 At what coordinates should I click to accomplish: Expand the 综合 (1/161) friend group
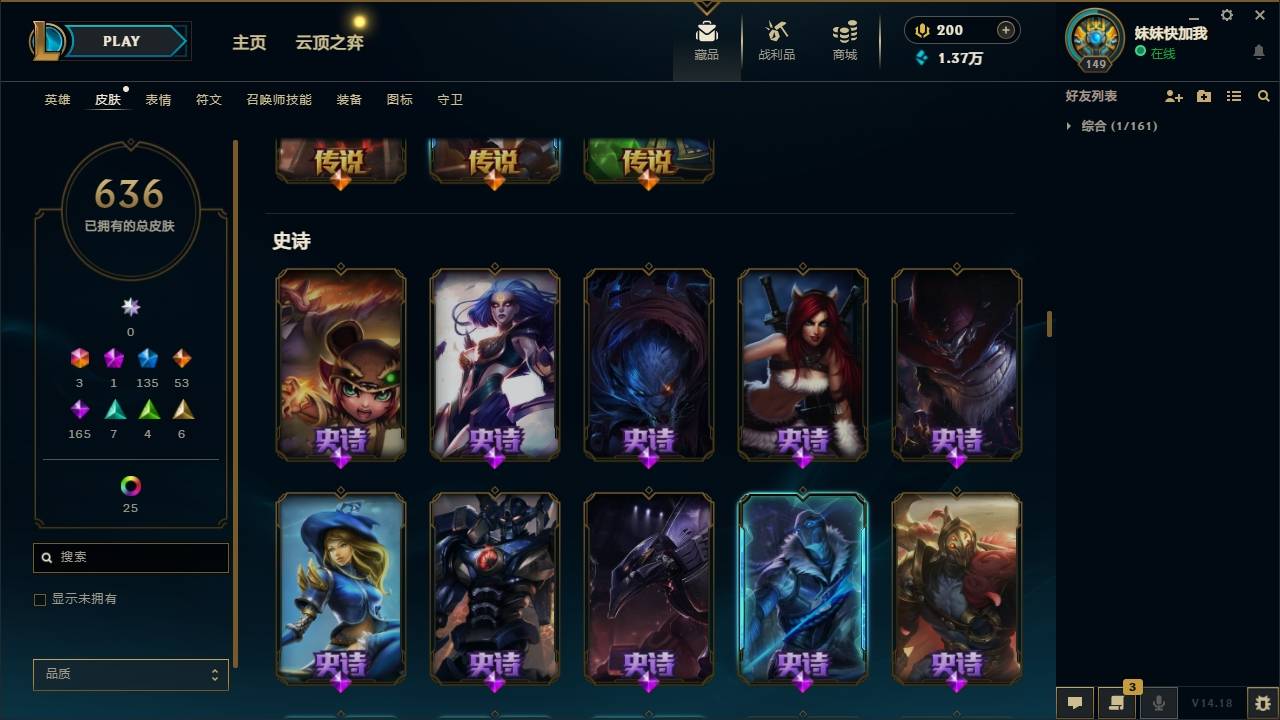1068,125
